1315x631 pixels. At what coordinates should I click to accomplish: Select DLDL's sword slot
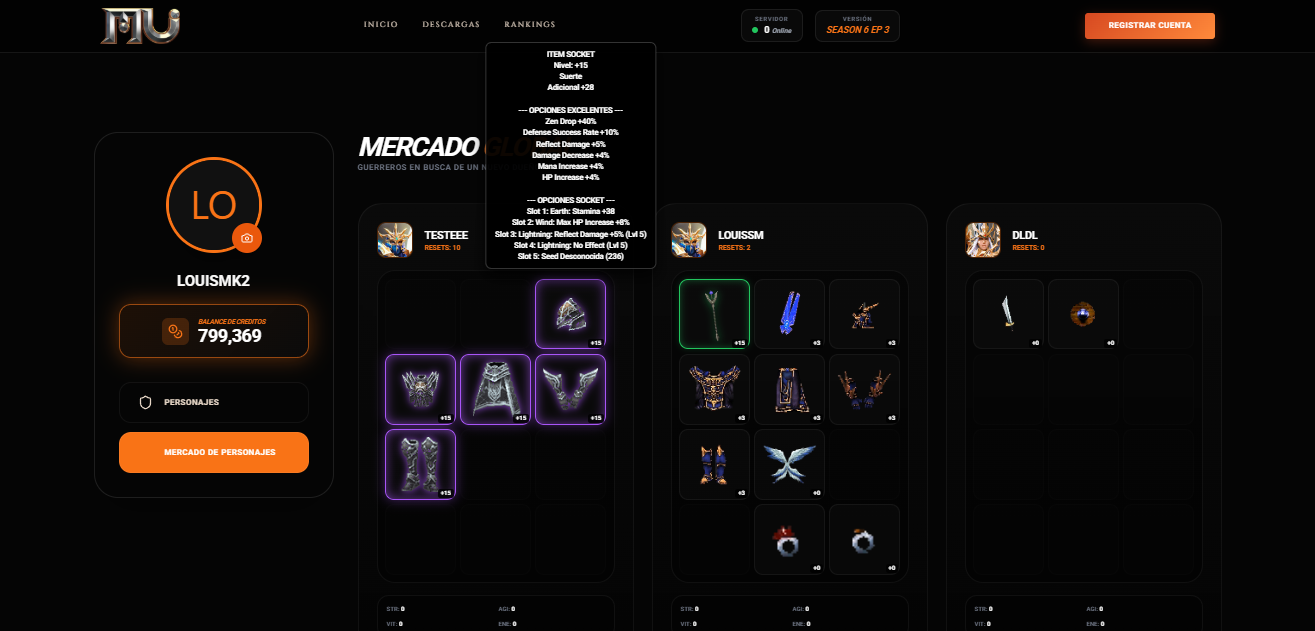(x=1008, y=314)
